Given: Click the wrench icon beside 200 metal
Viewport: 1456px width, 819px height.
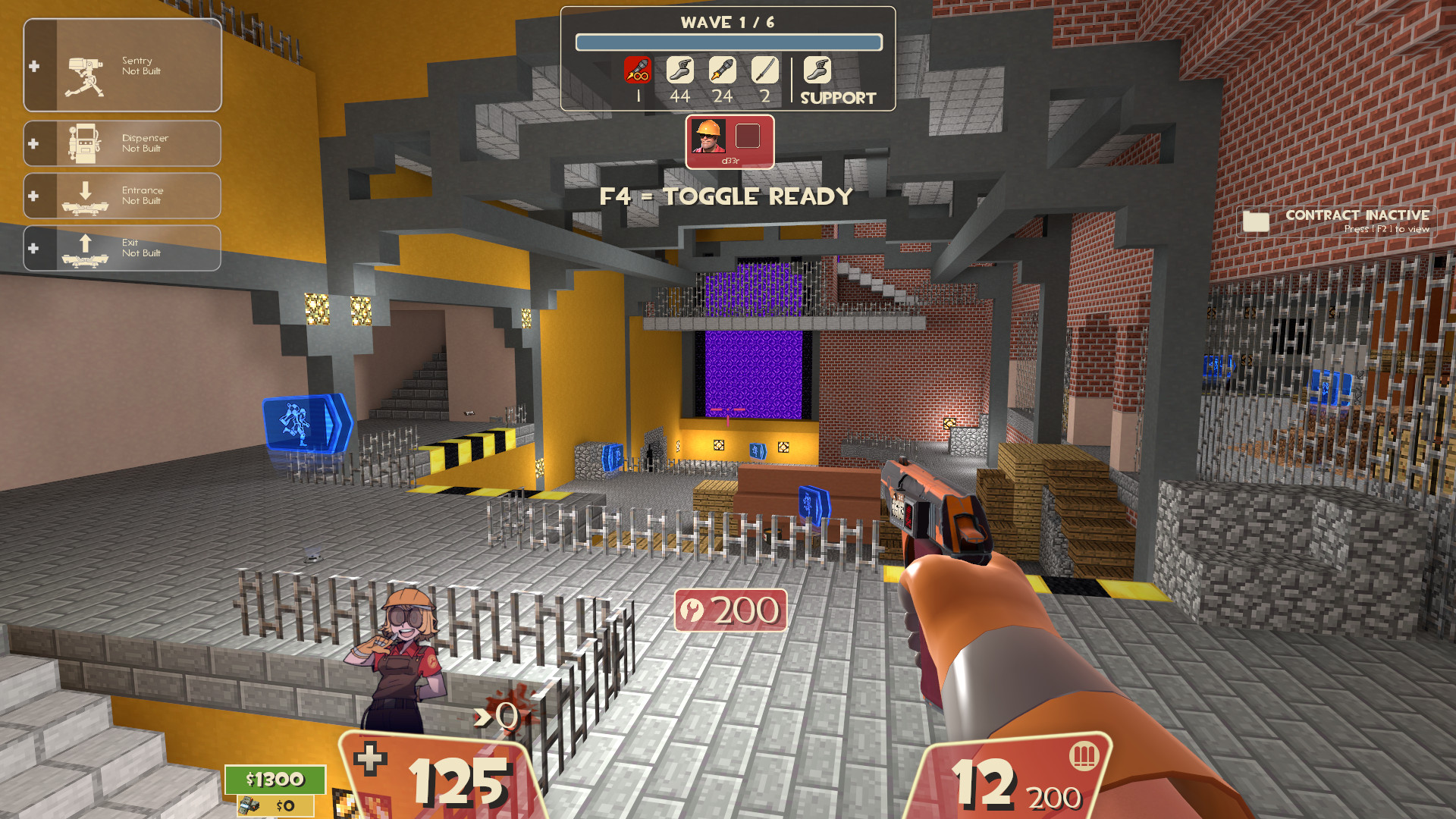Looking at the screenshot, I should point(693,609).
